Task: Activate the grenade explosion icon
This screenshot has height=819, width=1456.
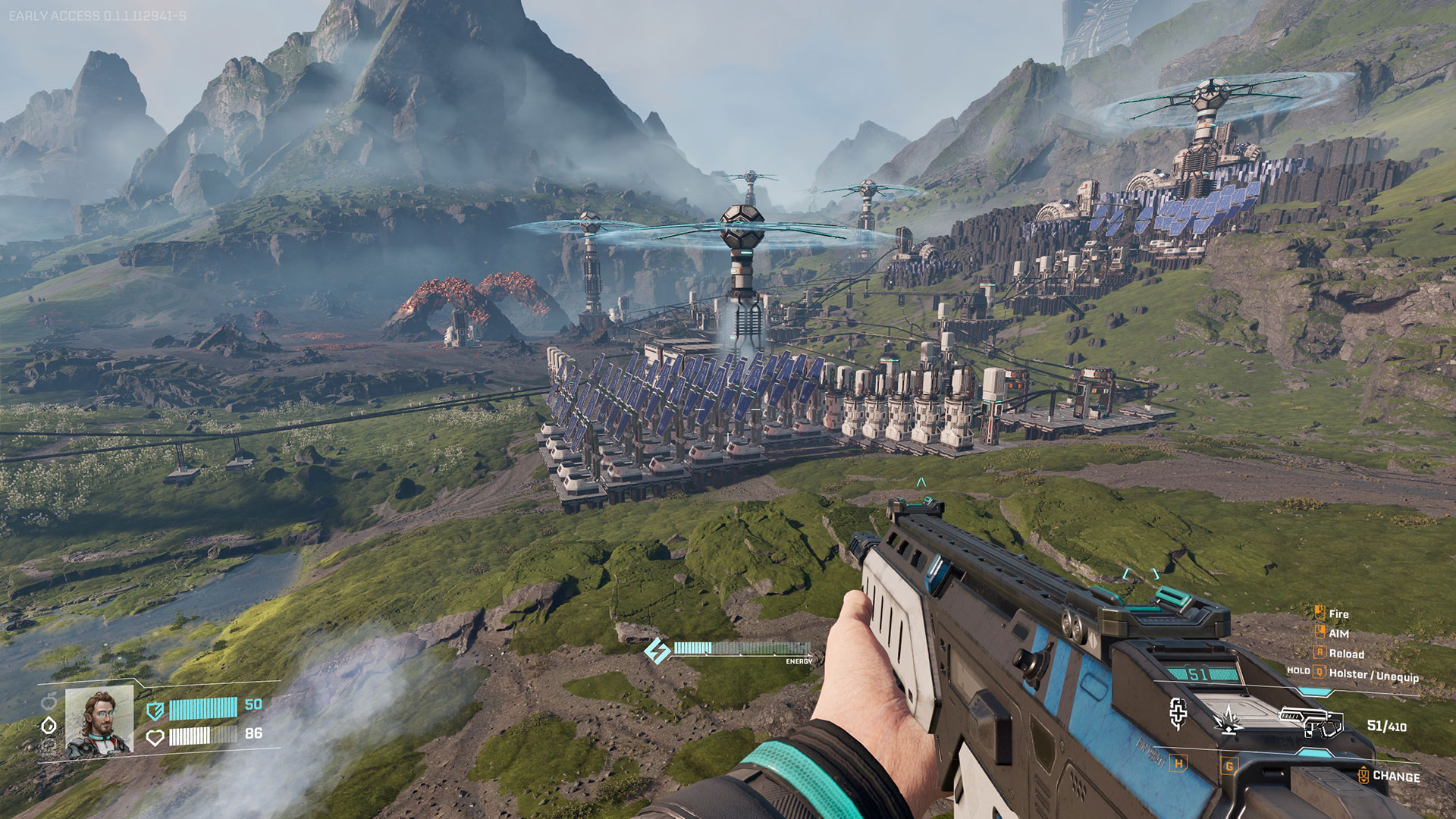Action: pos(1228,719)
